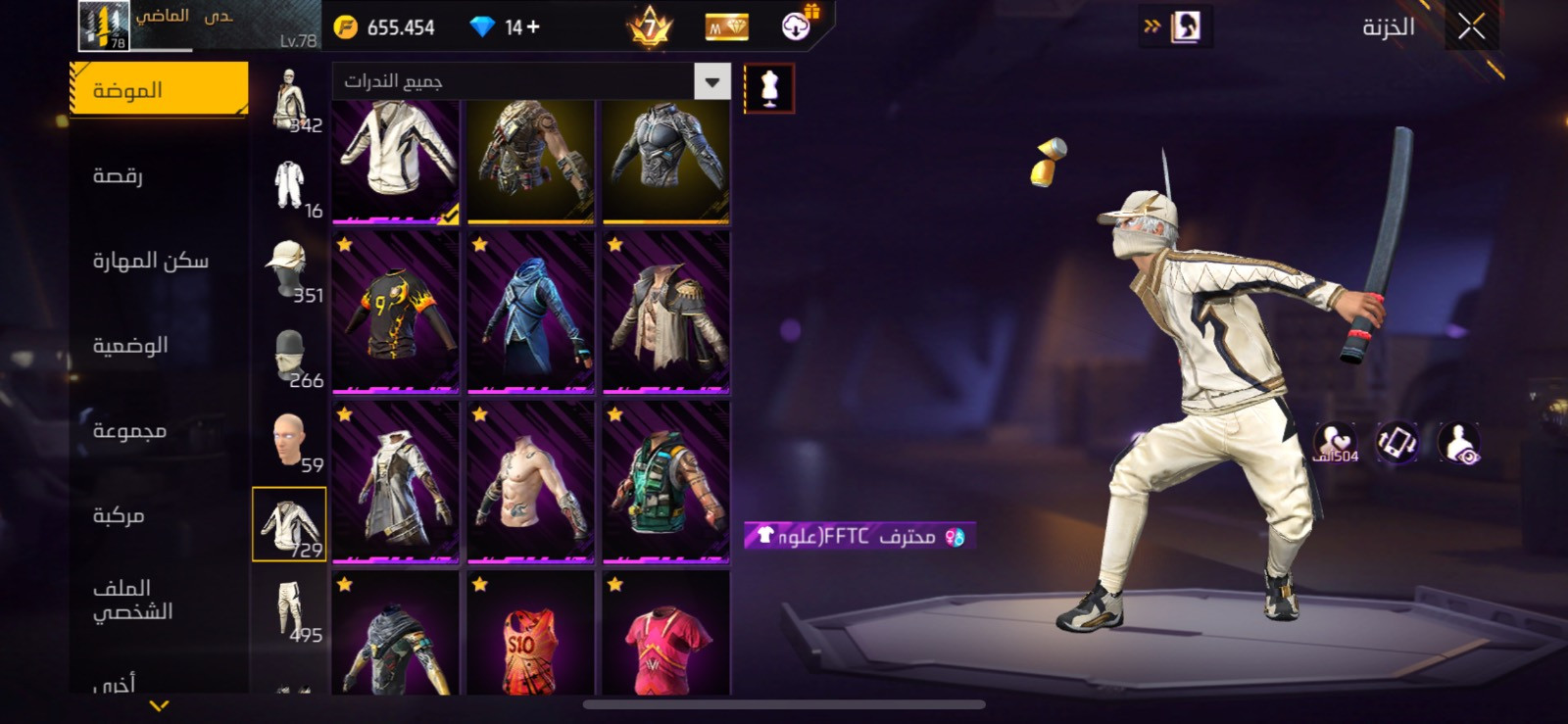Open the الملف الشخصي (Profile) tab

tap(132, 600)
